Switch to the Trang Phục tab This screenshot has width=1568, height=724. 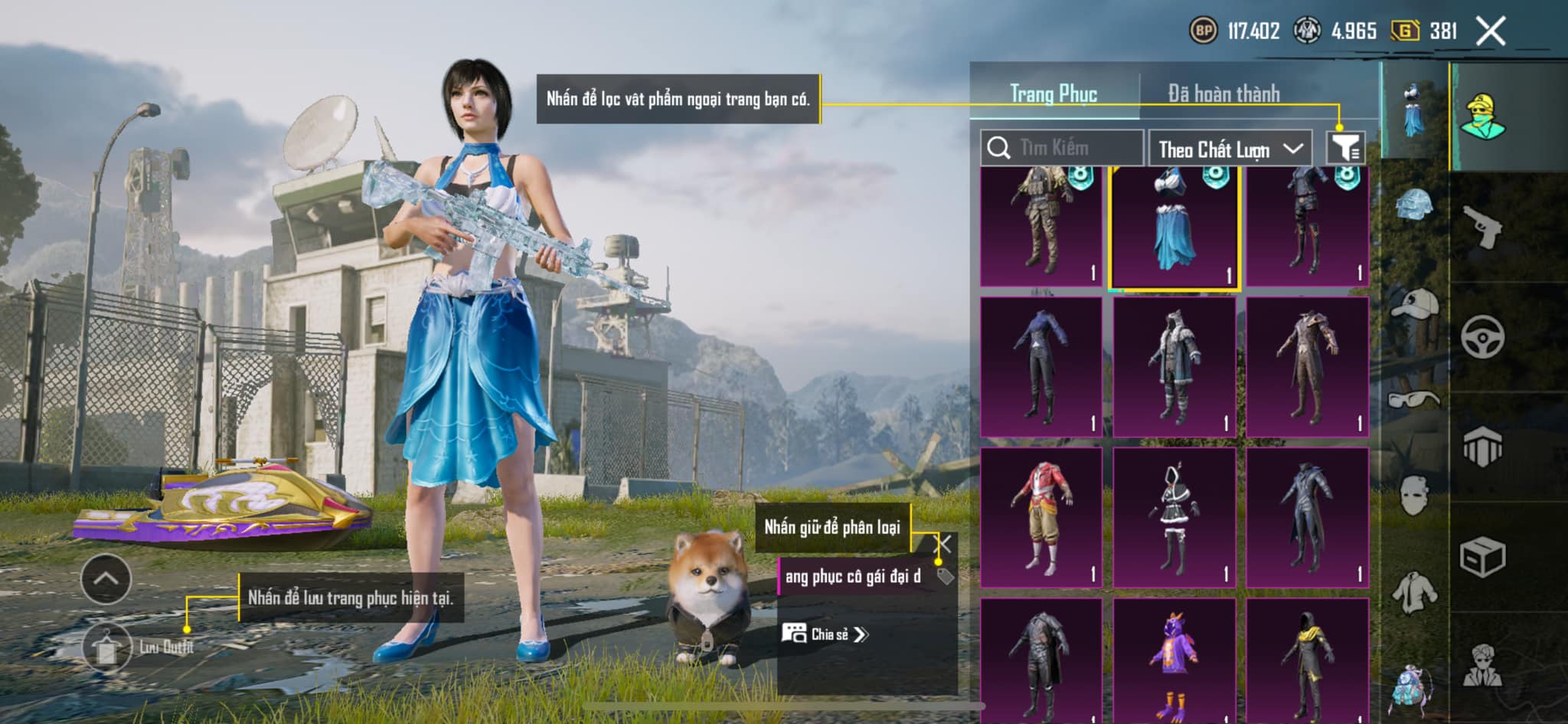pyautogui.click(x=1053, y=94)
